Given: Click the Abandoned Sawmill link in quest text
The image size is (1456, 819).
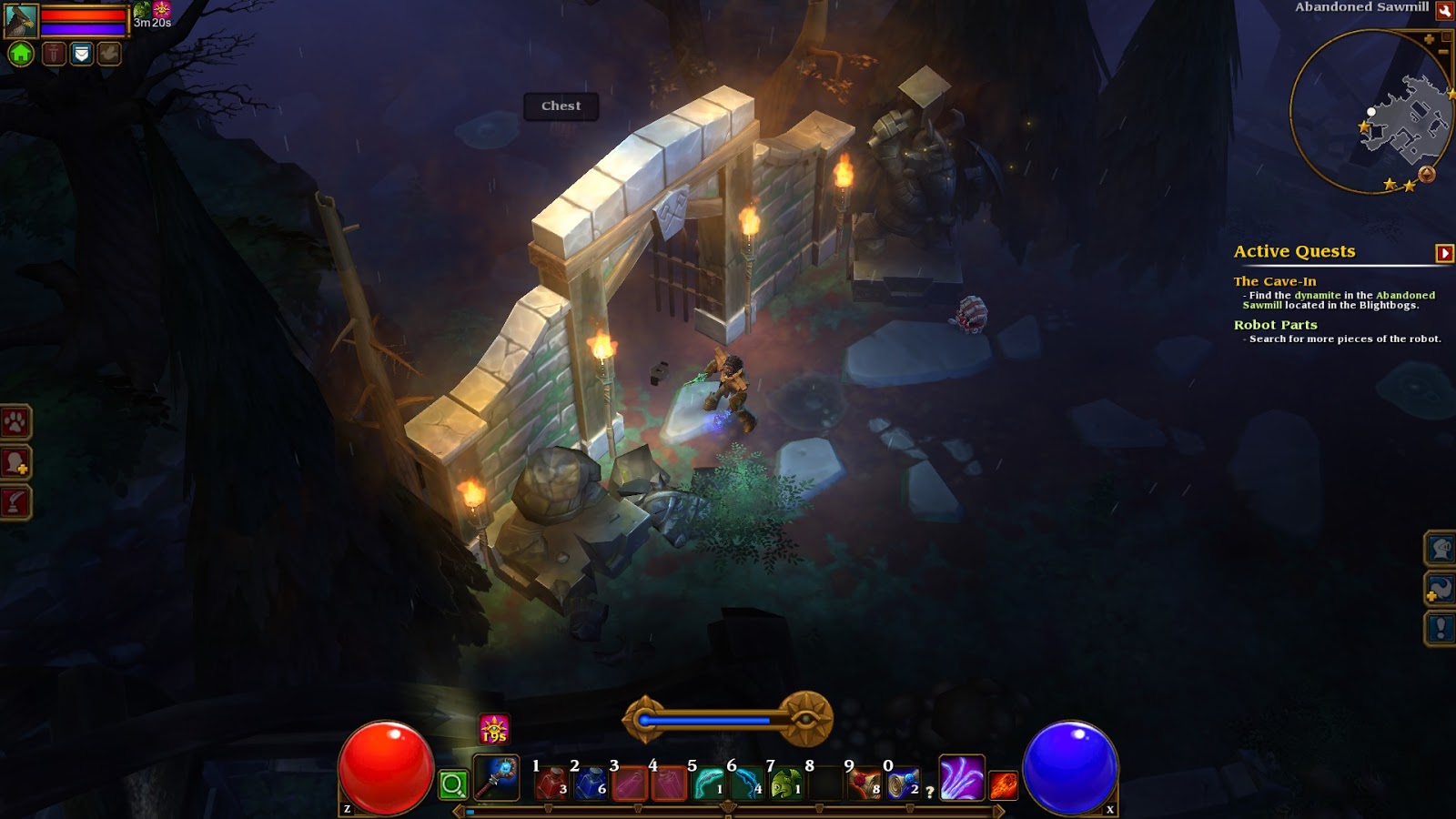Looking at the screenshot, I should [1406, 296].
